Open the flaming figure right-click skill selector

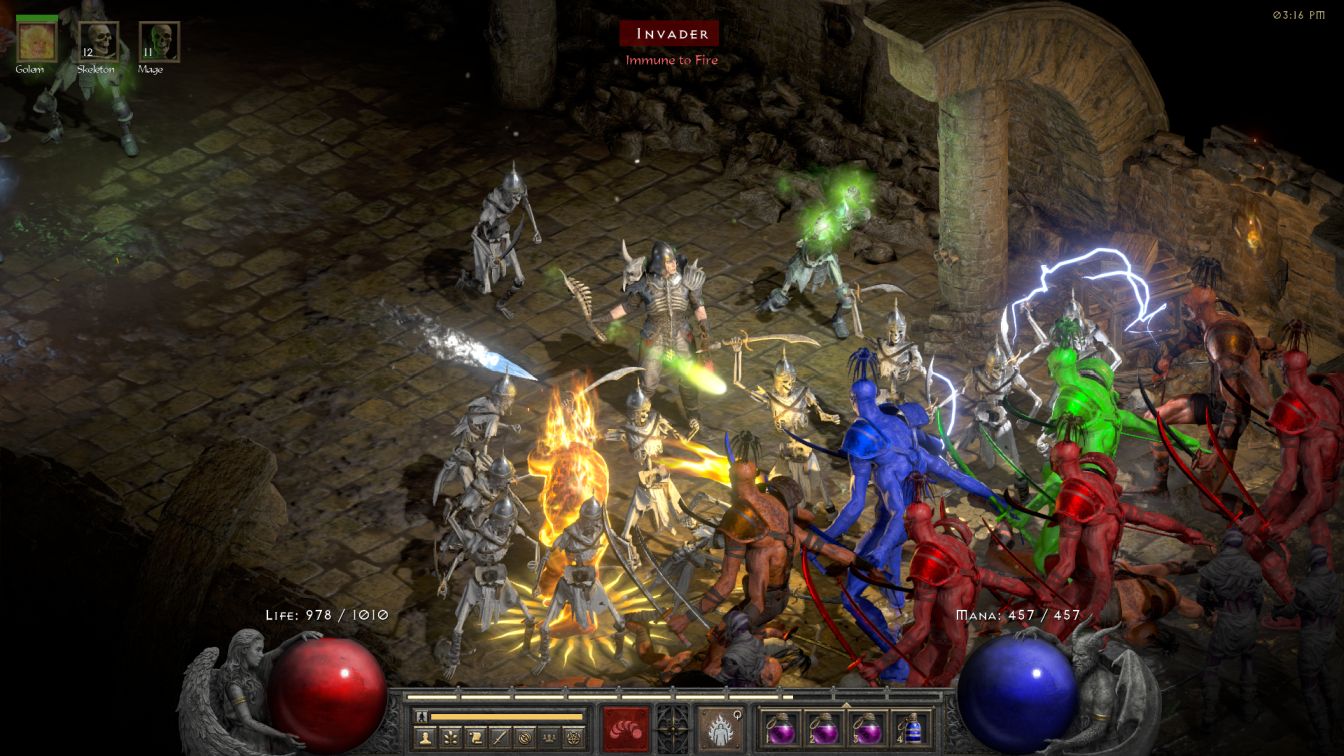coord(720,727)
